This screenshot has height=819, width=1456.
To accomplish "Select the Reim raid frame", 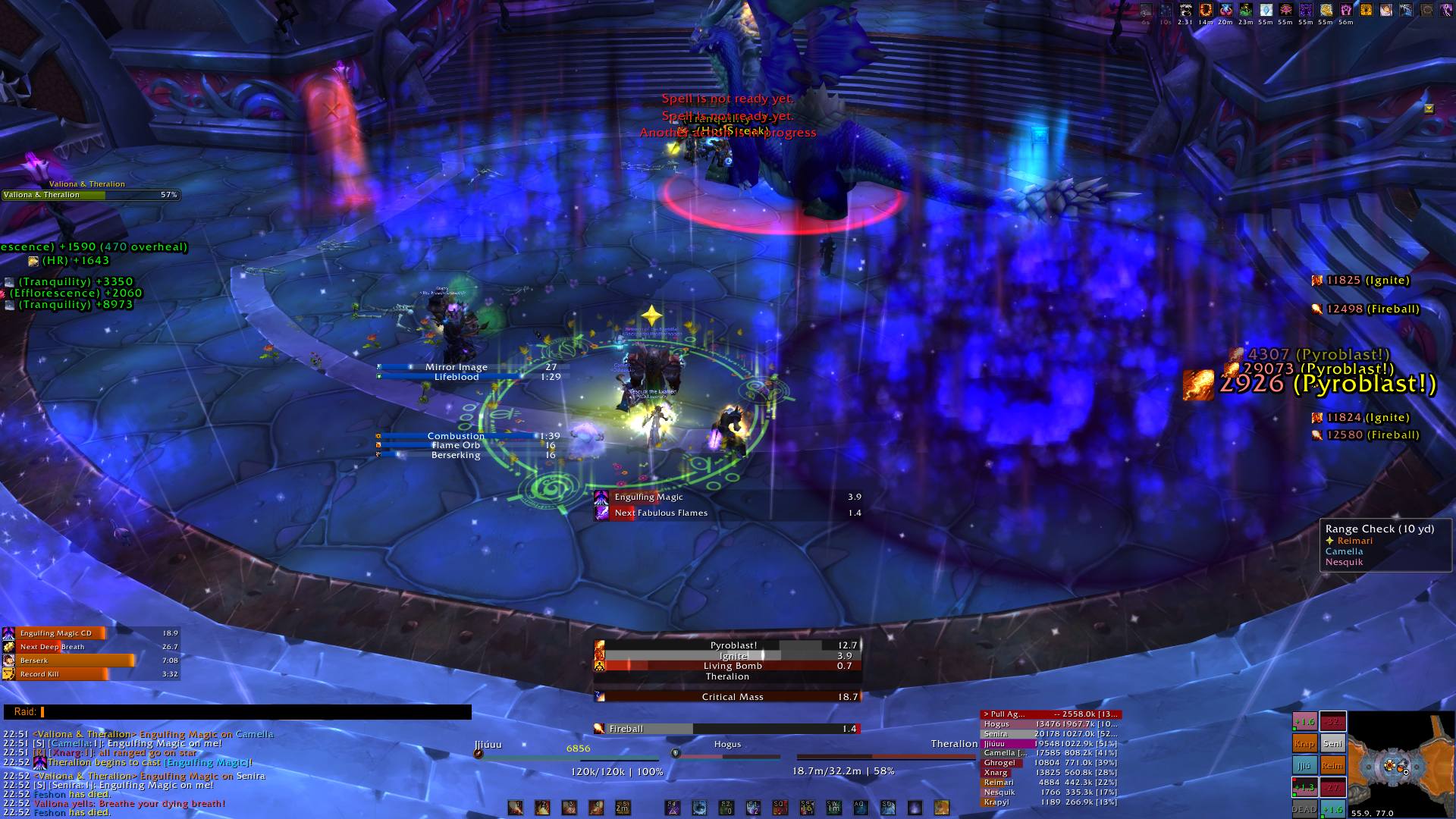I will [x=1333, y=766].
